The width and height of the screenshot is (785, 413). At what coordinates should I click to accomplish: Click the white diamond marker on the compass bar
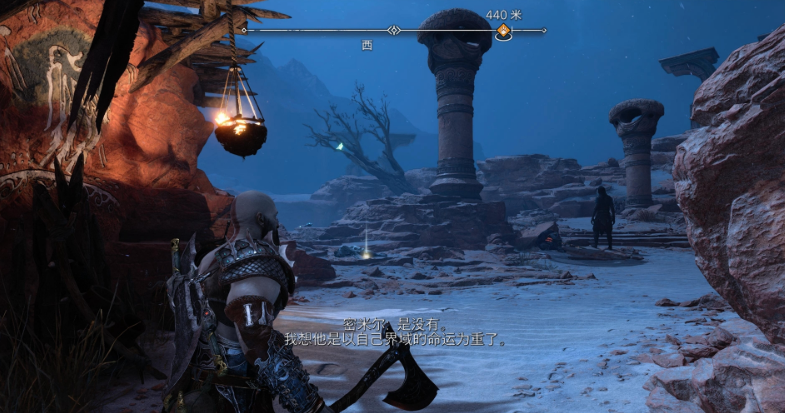(394, 31)
